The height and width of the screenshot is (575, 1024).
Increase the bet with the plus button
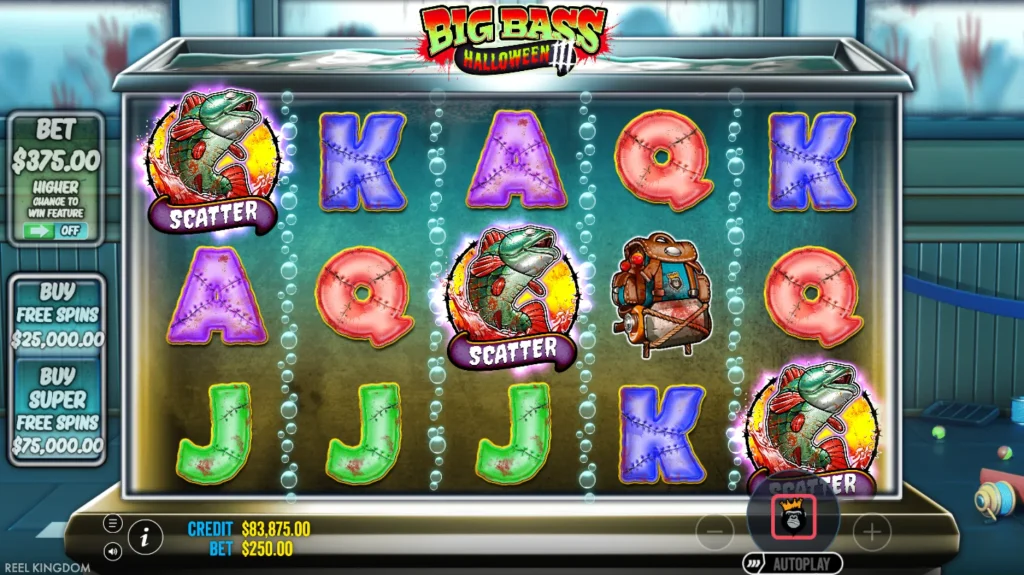[x=871, y=532]
